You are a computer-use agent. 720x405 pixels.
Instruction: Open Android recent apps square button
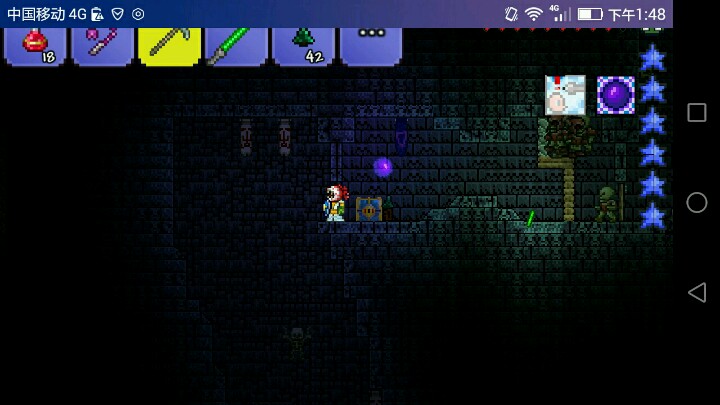click(696, 113)
